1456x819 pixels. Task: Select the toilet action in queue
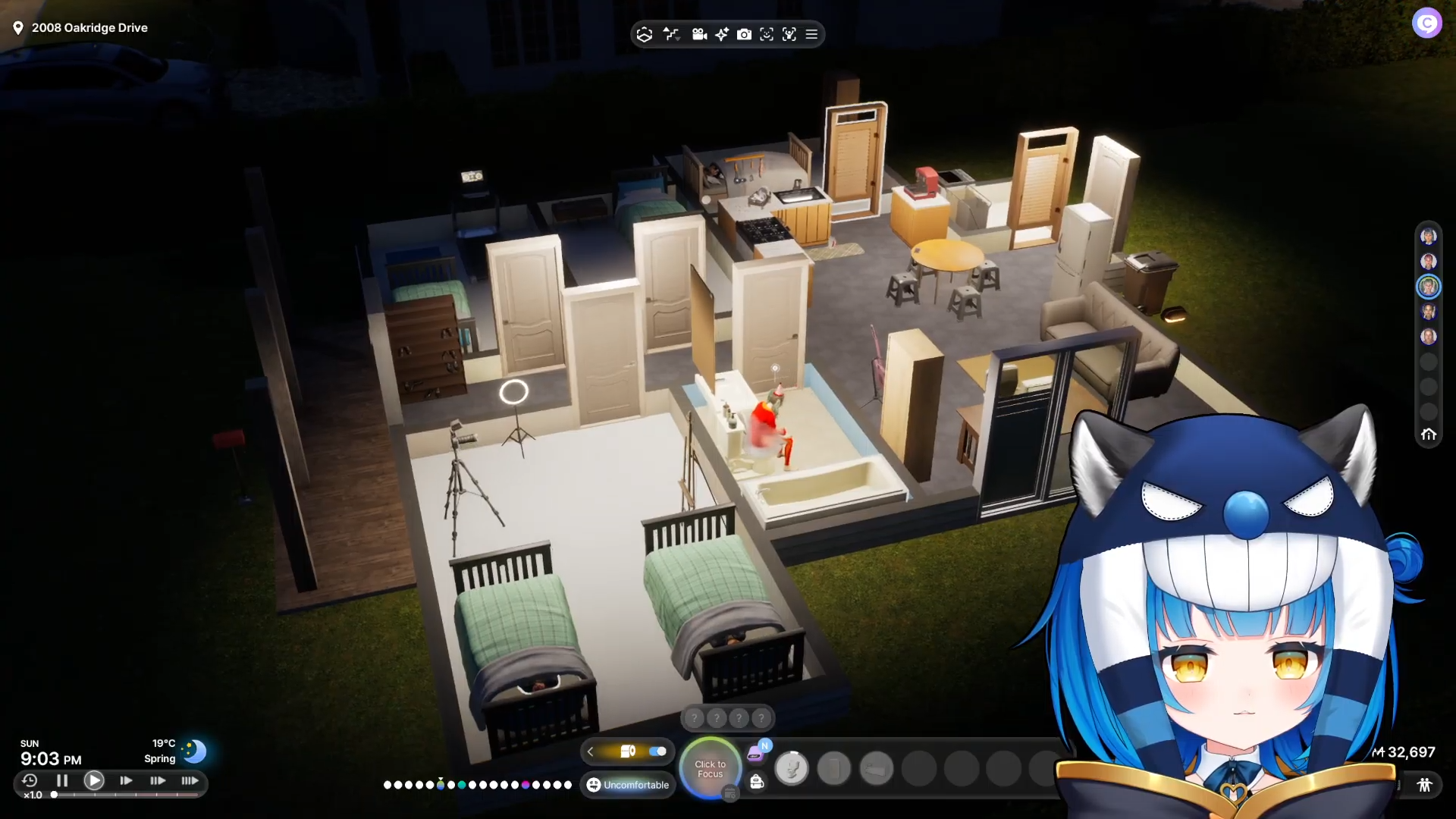792,769
